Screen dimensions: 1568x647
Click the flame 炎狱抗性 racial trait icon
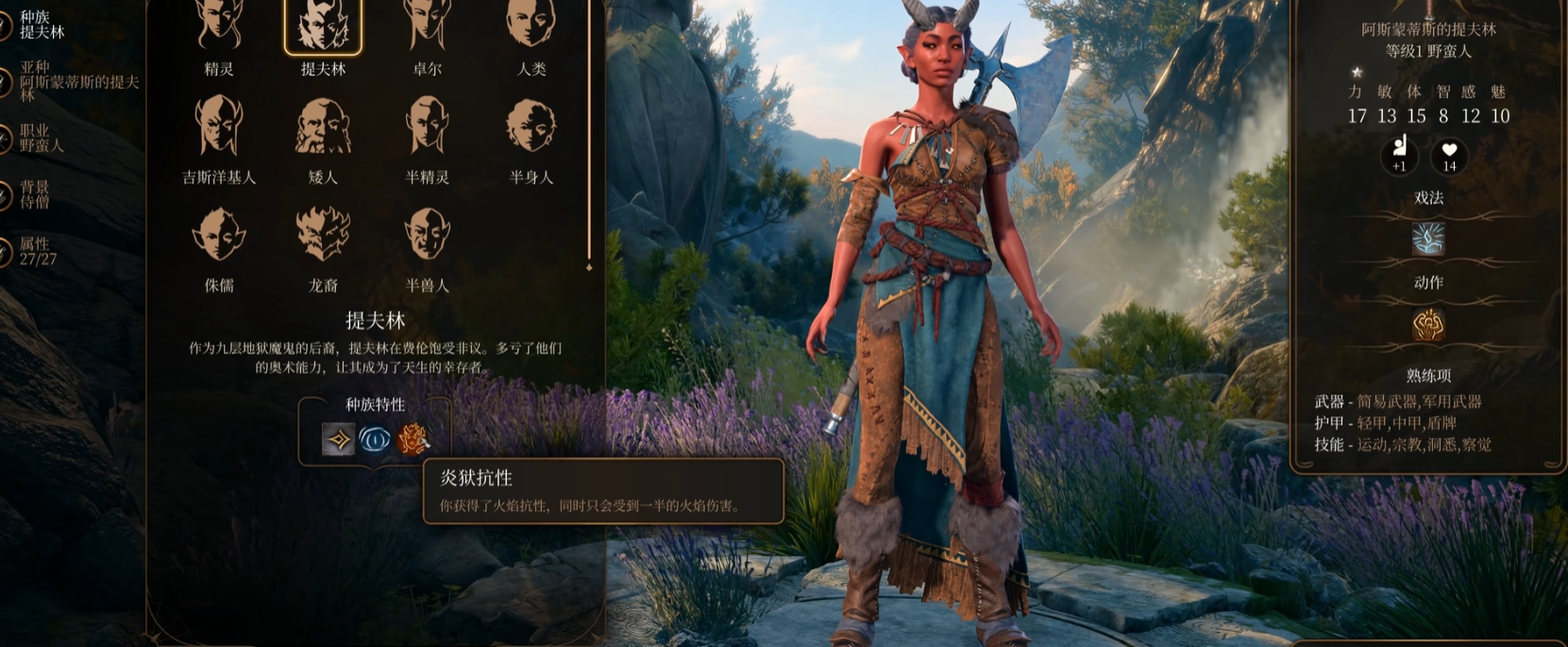413,439
